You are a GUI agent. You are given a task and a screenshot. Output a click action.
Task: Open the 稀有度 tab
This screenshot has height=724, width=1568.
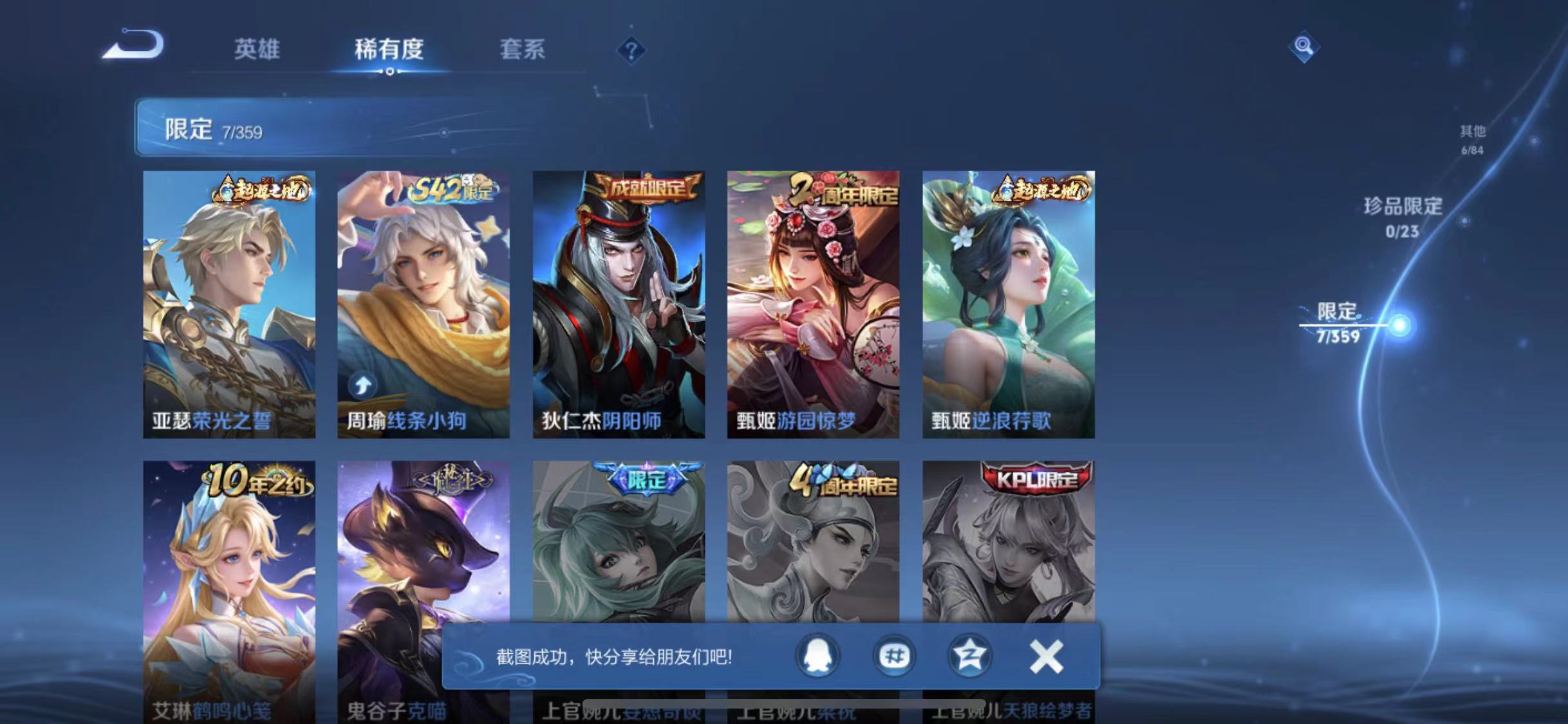[389, 50]
